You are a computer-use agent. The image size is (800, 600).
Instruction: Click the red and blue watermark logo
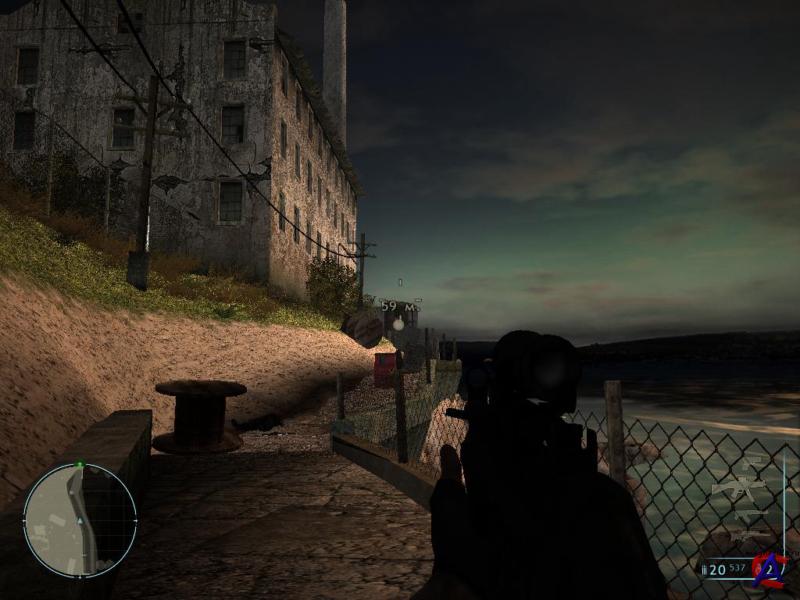(x=769, y=570)
